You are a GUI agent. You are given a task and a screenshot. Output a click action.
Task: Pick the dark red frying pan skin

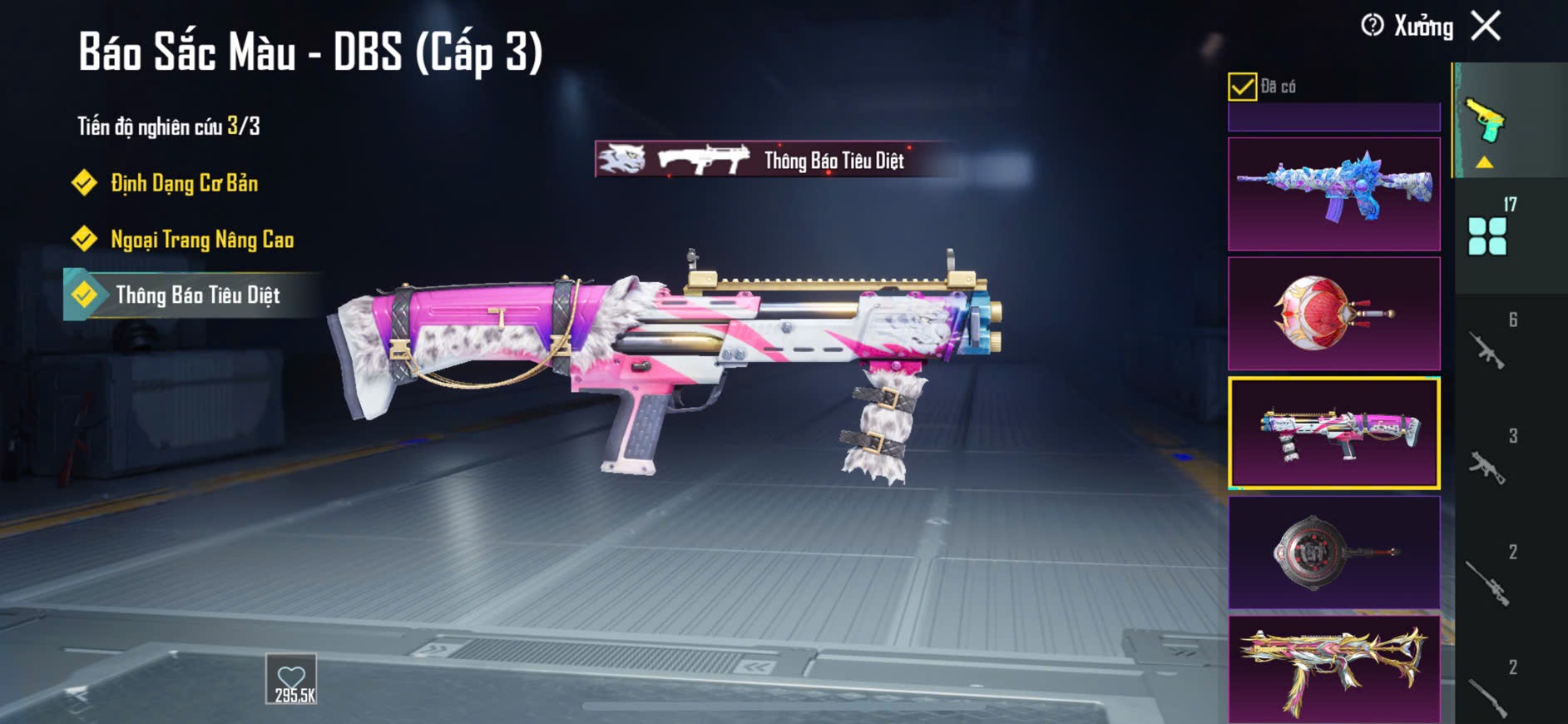[x=1333, y=553]
